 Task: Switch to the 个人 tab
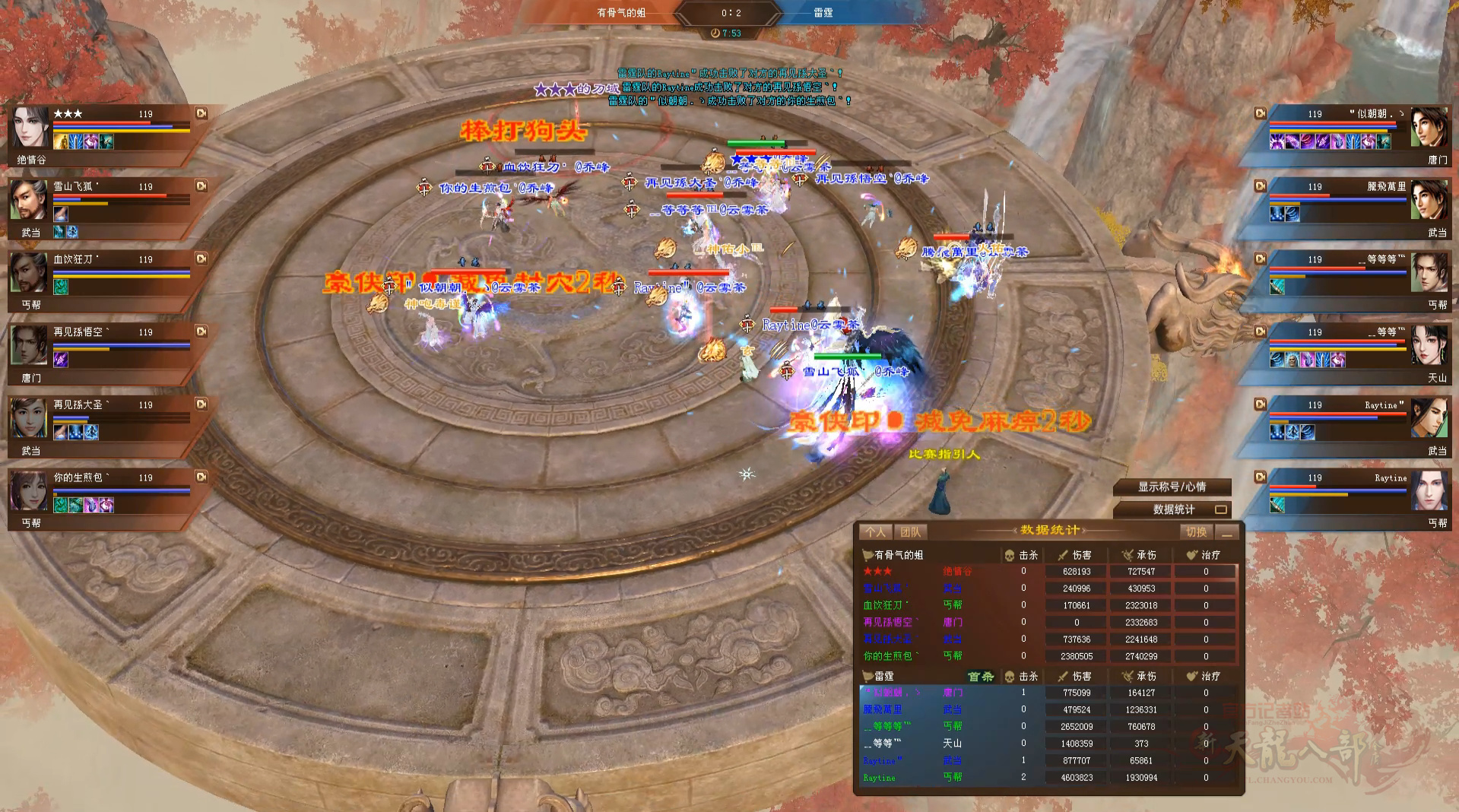876,531
